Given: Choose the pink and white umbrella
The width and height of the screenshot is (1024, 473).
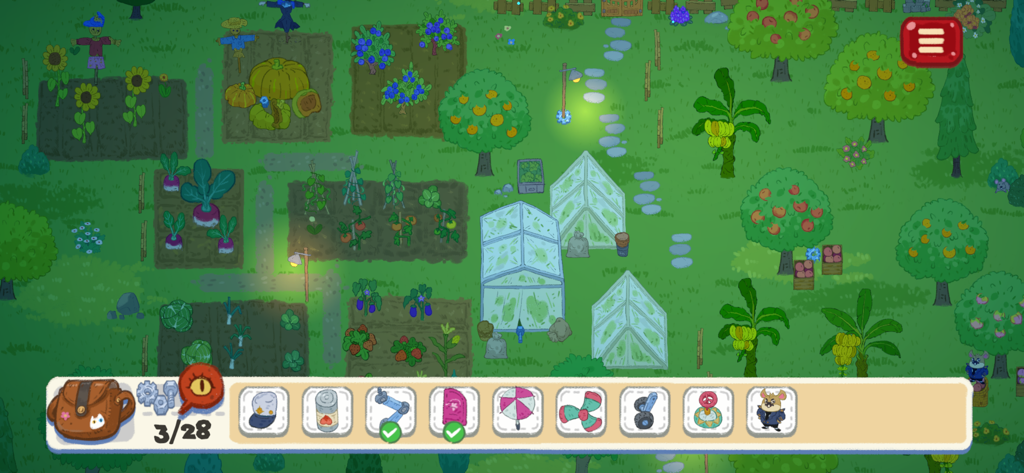Looking at the screenshot, I should coord(517,411).
